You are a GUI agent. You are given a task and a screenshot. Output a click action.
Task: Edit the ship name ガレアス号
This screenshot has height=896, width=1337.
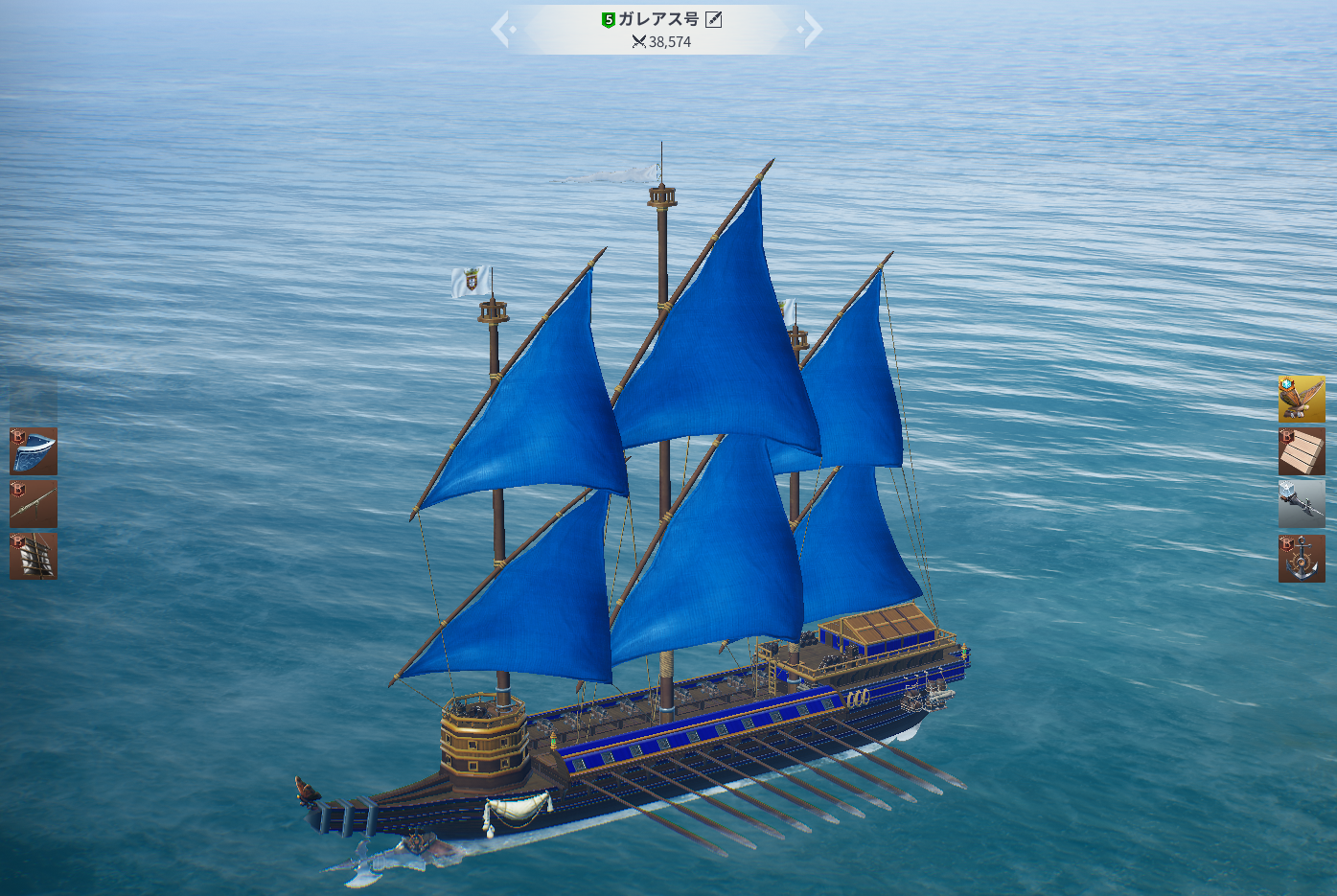coord(714,19)
